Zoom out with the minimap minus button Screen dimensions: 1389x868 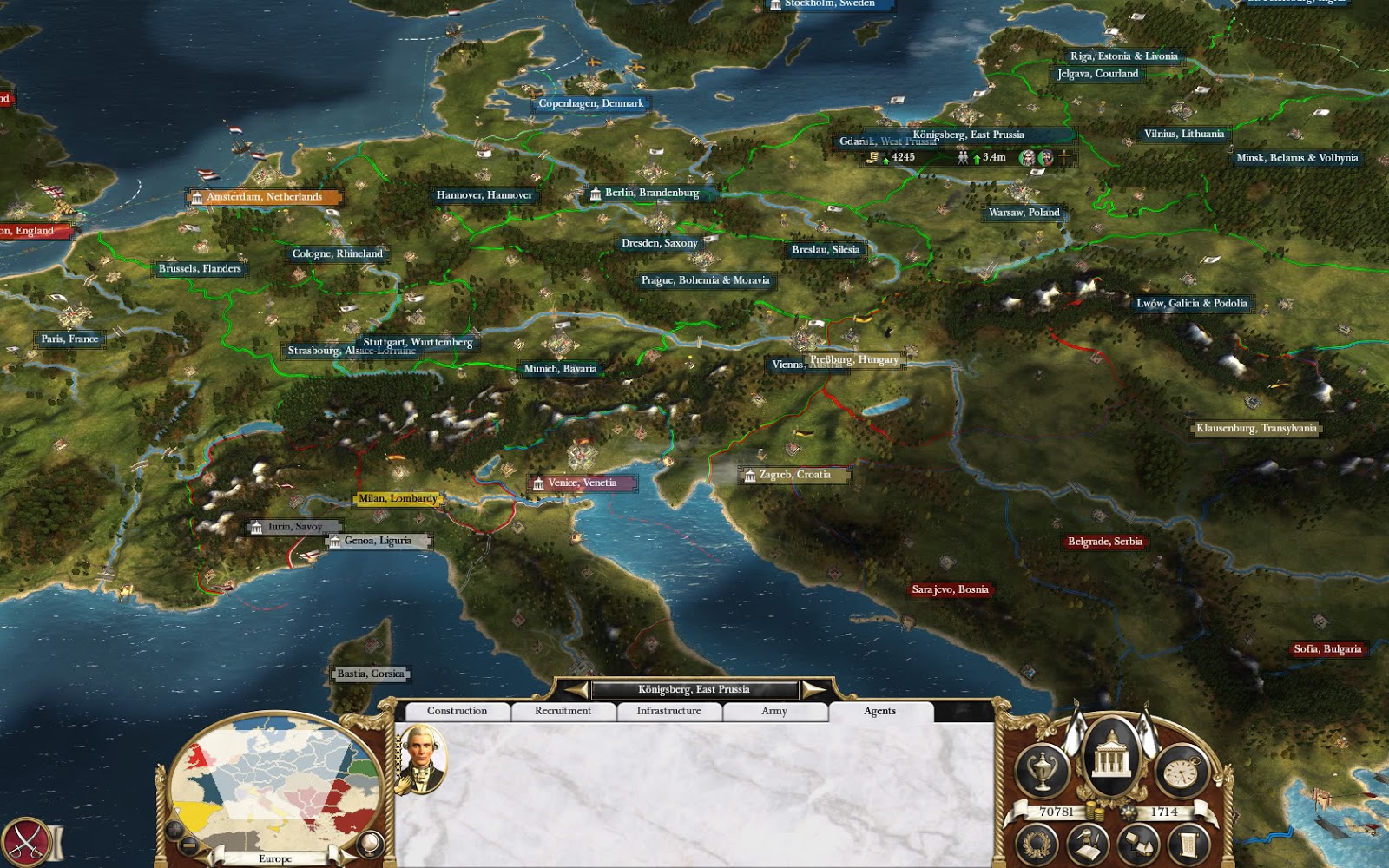click(x=188, y=845)
